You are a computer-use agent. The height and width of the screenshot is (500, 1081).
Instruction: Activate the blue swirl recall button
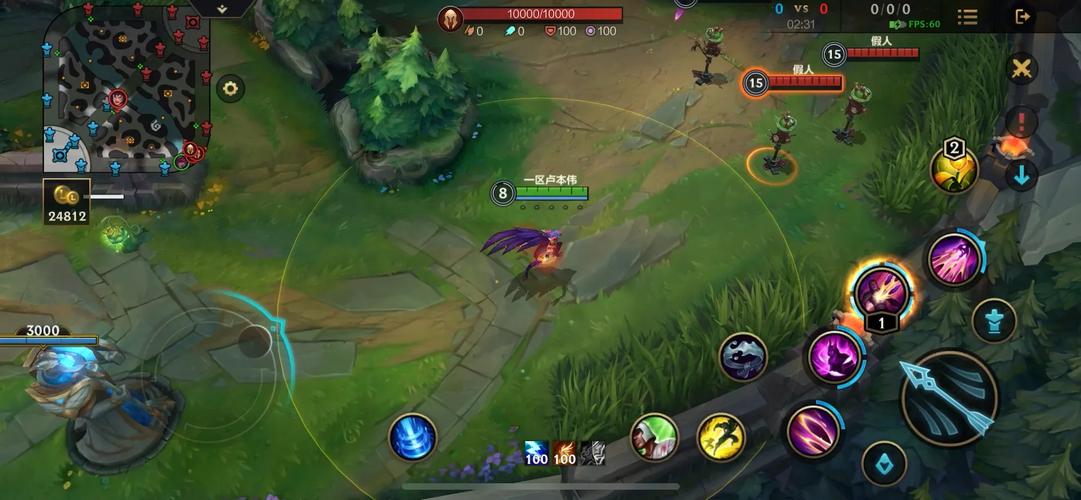(413, 437)
